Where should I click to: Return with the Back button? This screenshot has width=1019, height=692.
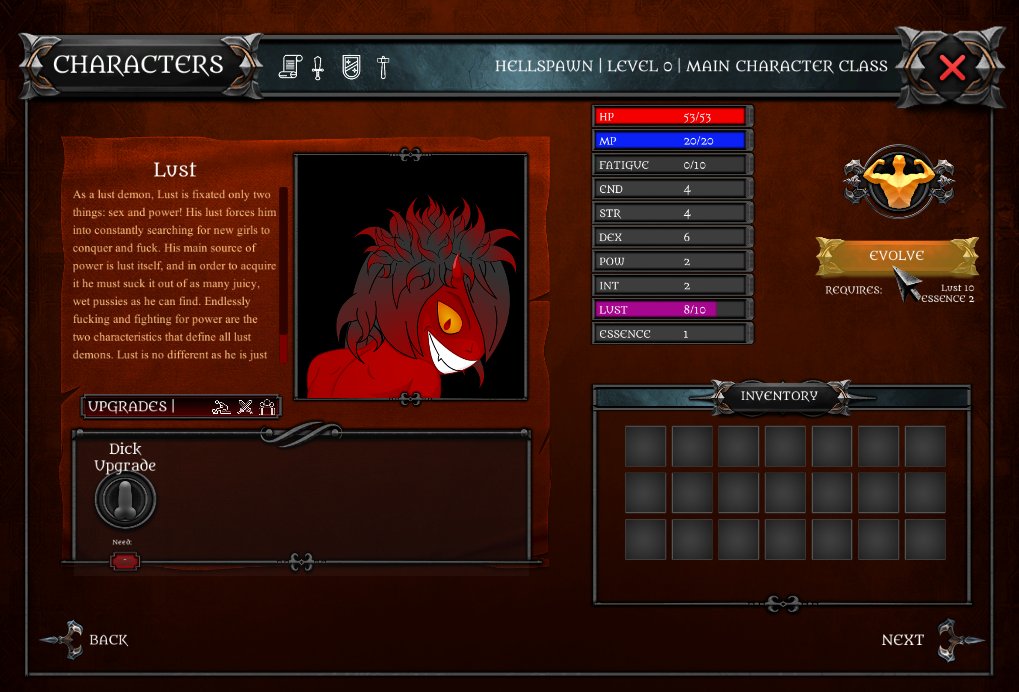[x=90, y=640]
